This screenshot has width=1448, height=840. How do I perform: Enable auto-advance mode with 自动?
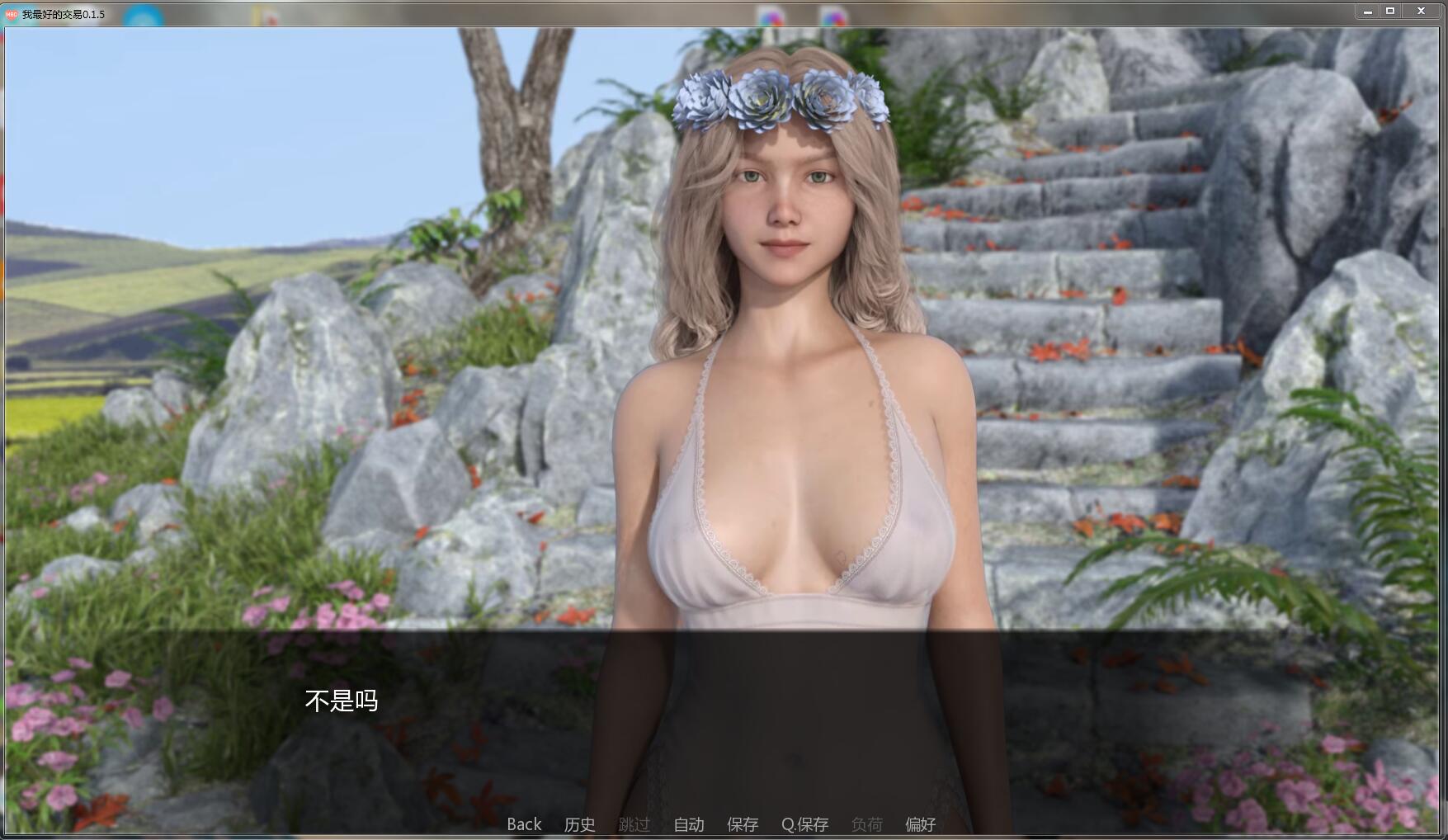[x=688, y=823]
